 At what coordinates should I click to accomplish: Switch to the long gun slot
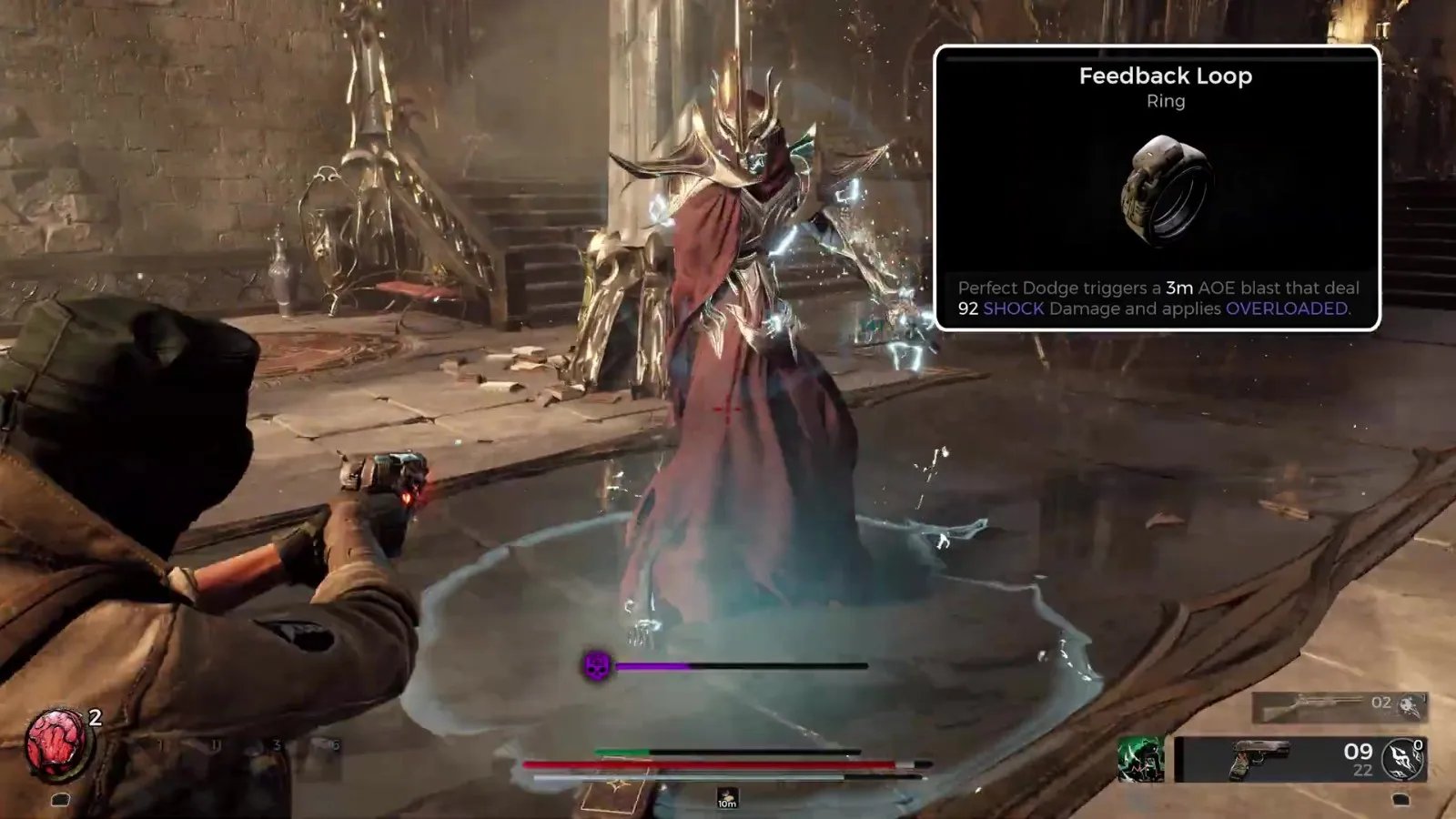point(1310,705)
